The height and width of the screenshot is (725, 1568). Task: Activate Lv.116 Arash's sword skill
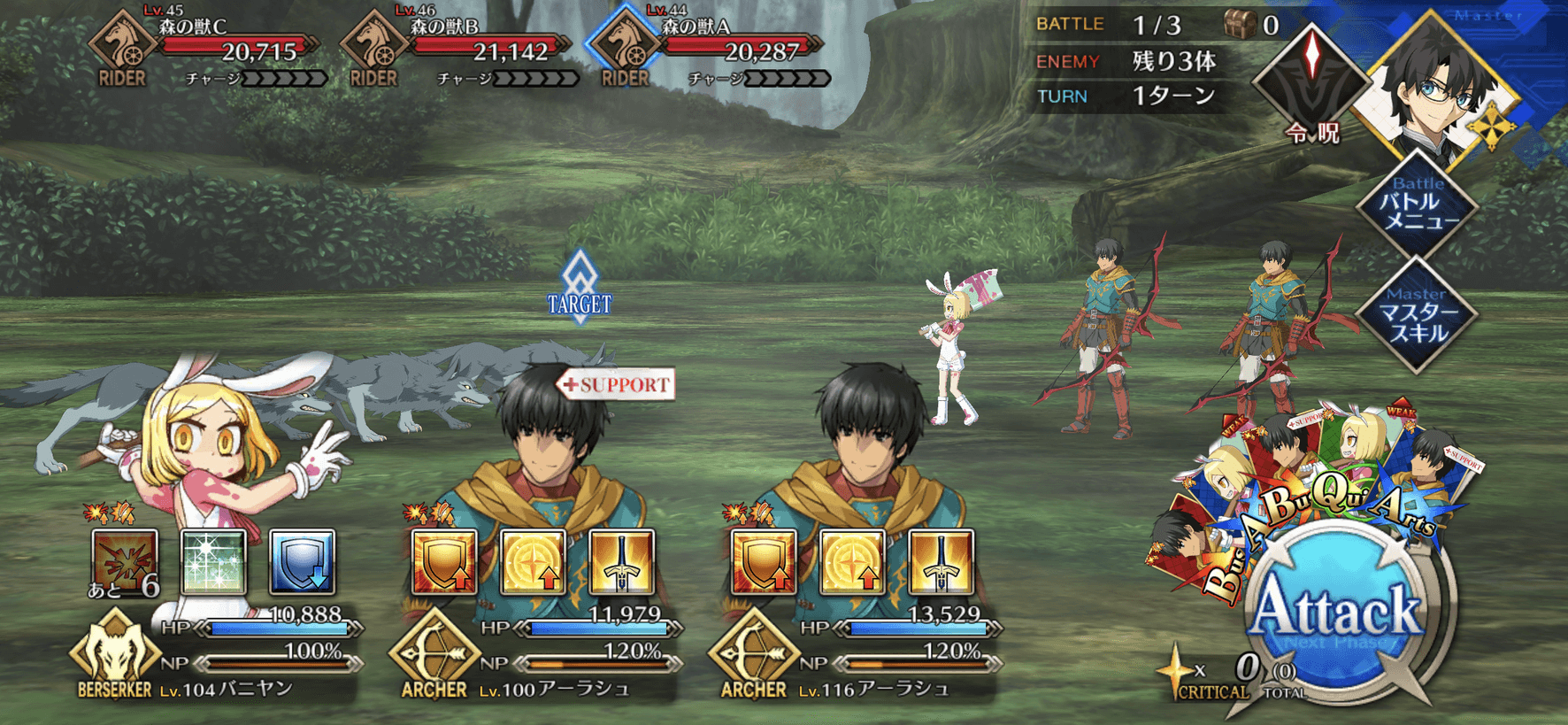pos(941,562)
